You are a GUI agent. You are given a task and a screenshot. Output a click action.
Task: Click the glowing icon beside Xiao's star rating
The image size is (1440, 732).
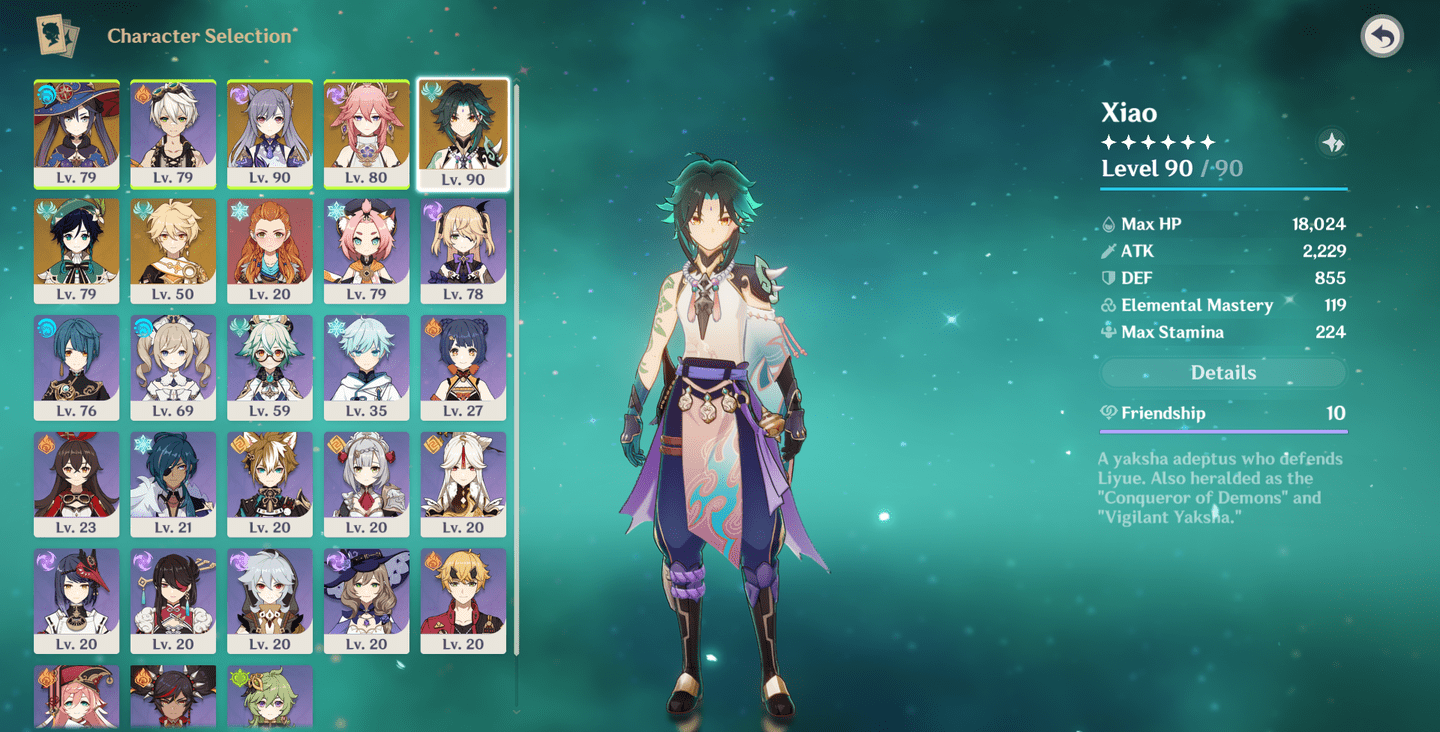point(1330,141)
